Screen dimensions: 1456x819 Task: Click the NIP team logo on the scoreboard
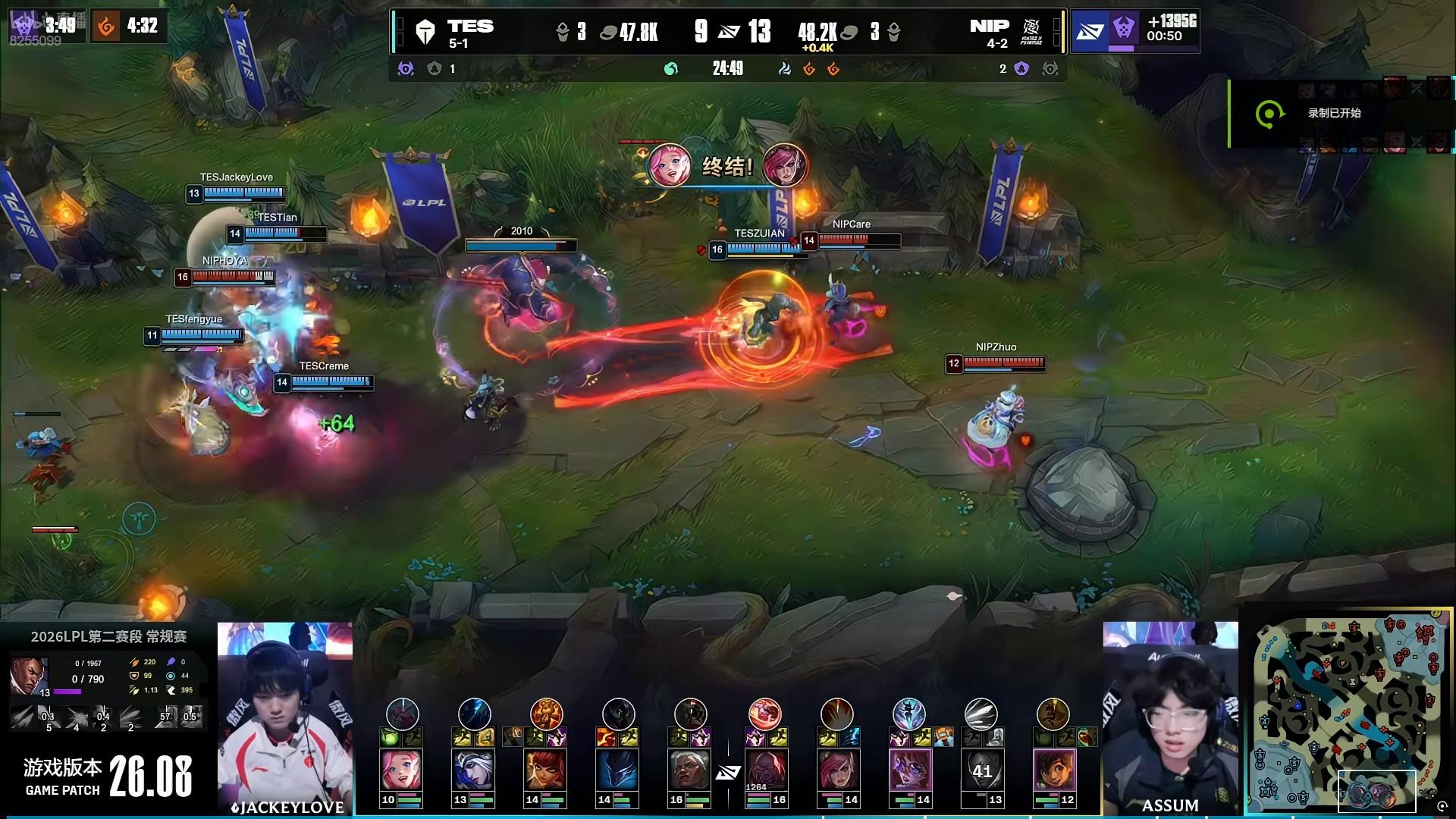pos(1031,32)
